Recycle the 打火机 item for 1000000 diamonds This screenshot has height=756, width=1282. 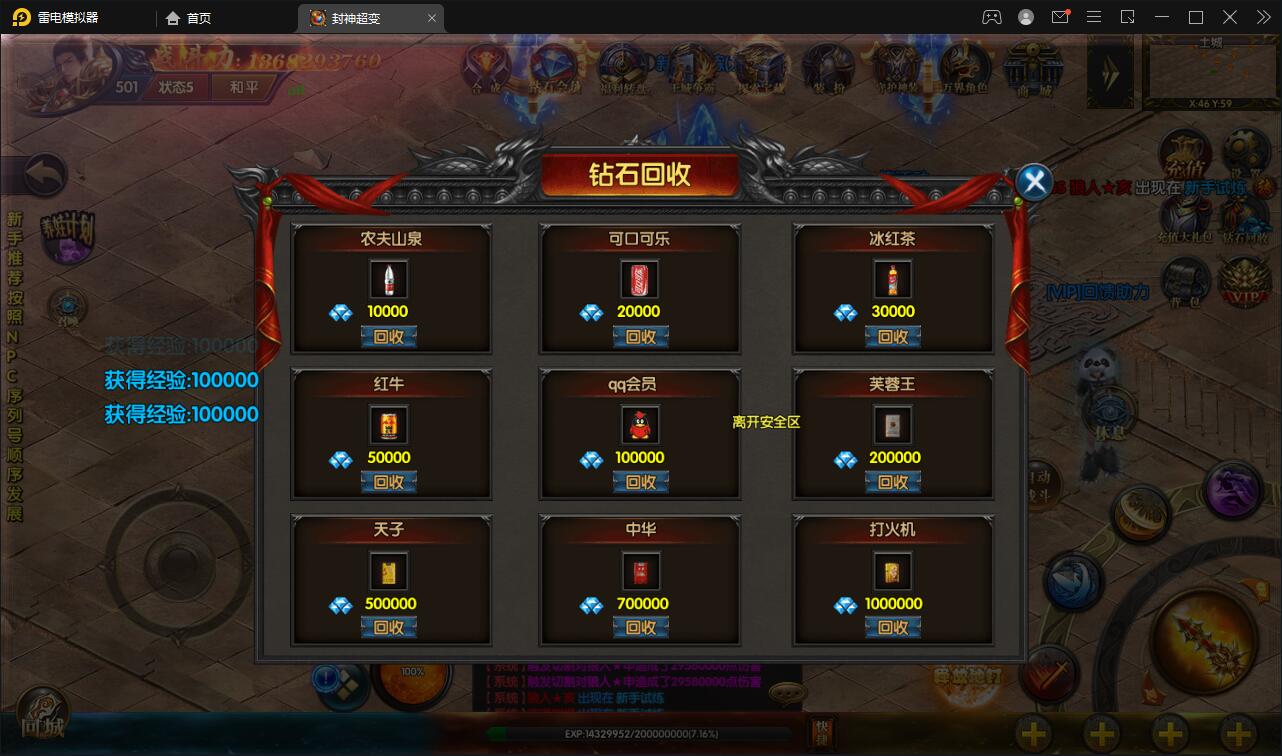click(892, 628)
